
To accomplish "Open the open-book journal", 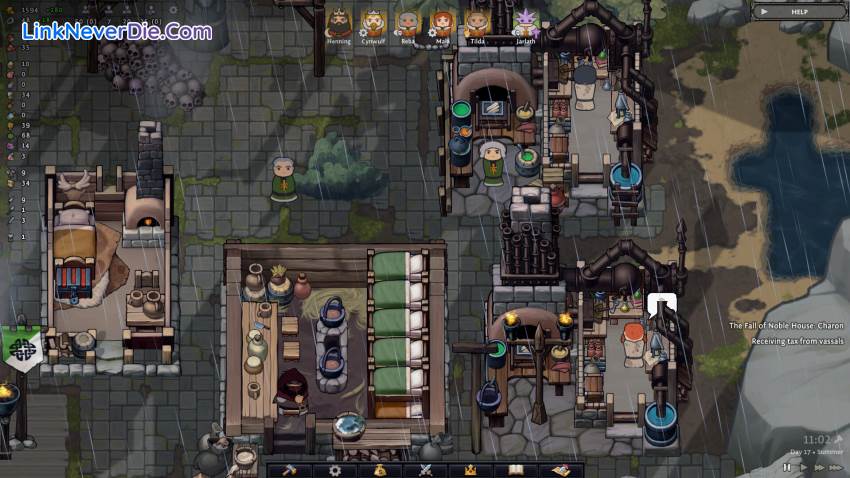I will (515, 470).
